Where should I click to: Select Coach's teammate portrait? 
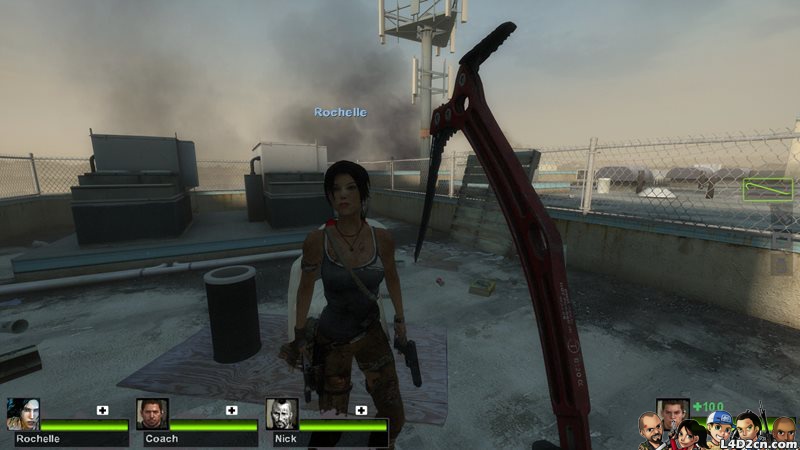[x=152, y=414]
